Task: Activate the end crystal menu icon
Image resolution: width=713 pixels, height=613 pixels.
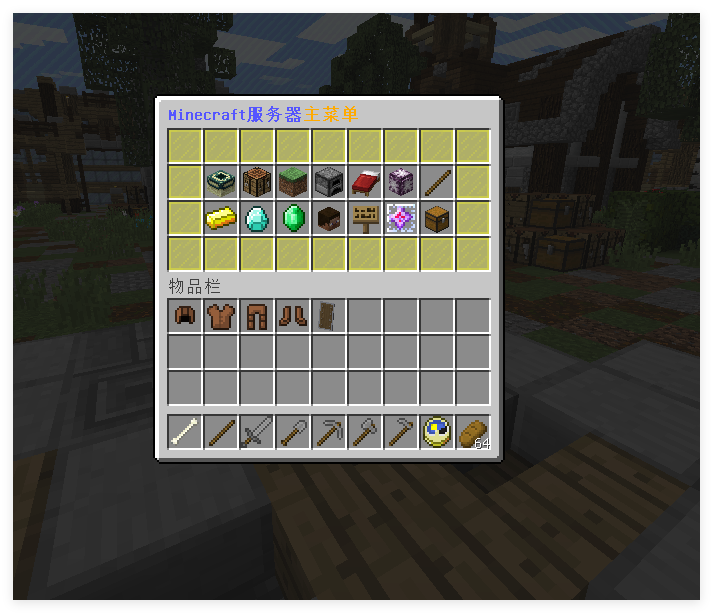Action: pos(401,218)
